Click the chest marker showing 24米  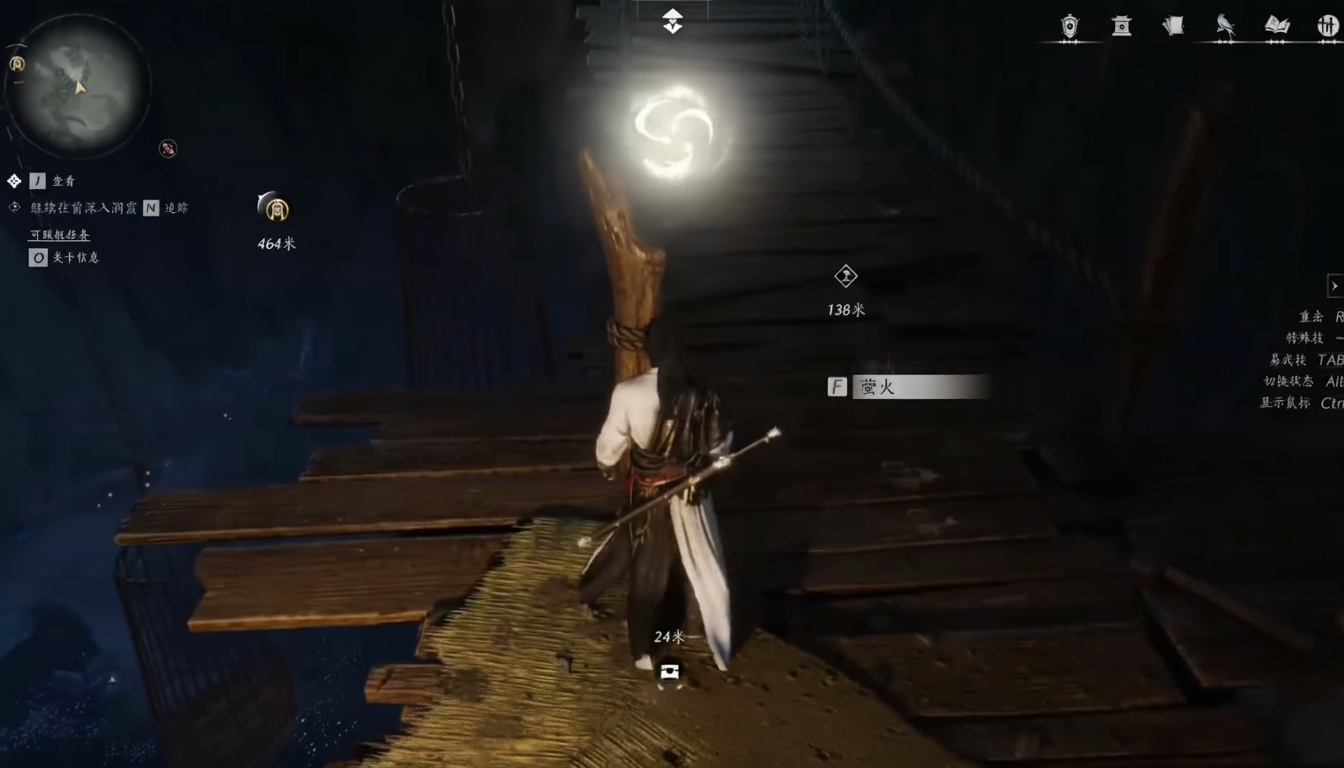[x=669, y=672]
